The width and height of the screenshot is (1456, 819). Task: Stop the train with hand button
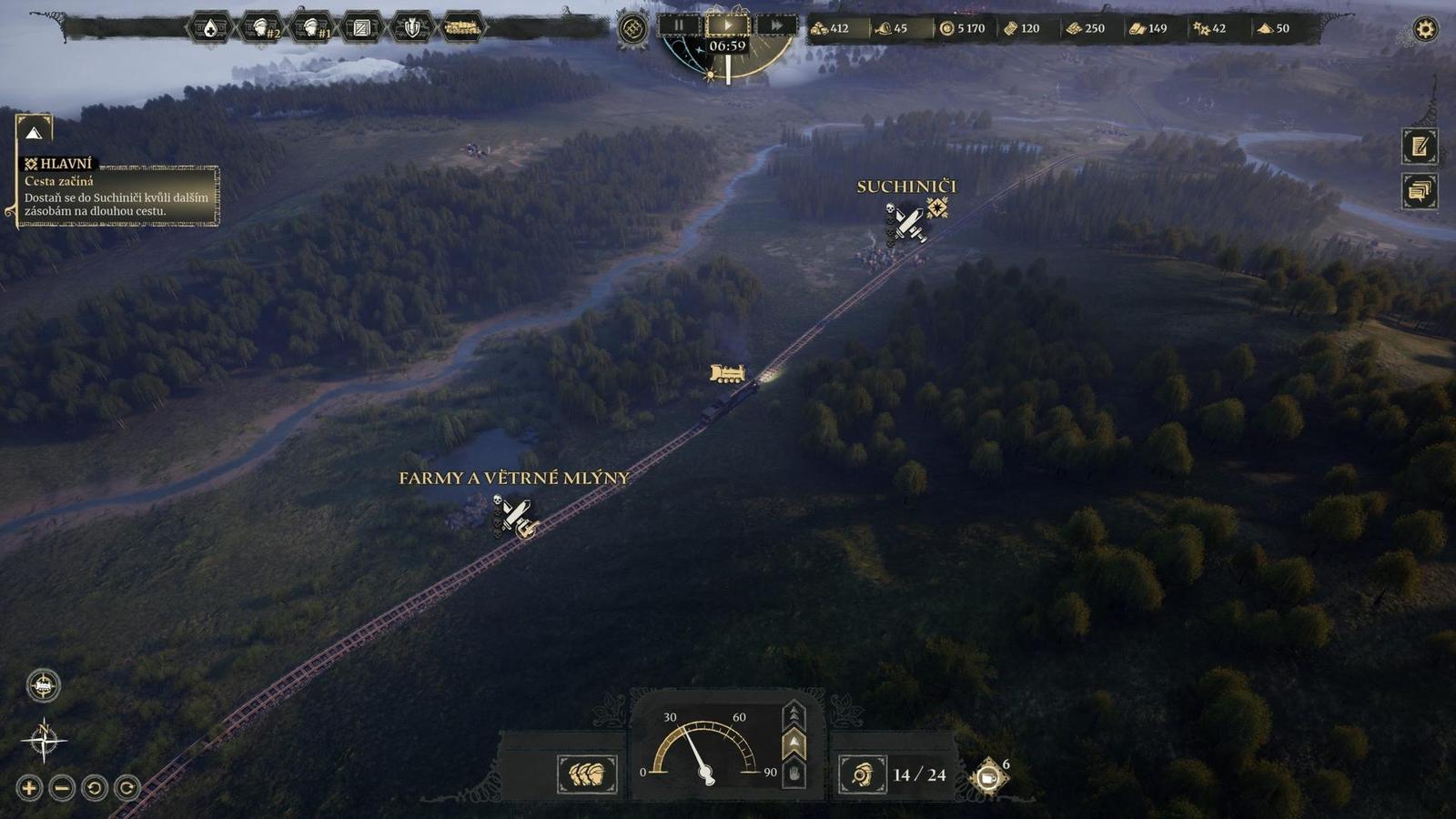click(x=794, y=773)
